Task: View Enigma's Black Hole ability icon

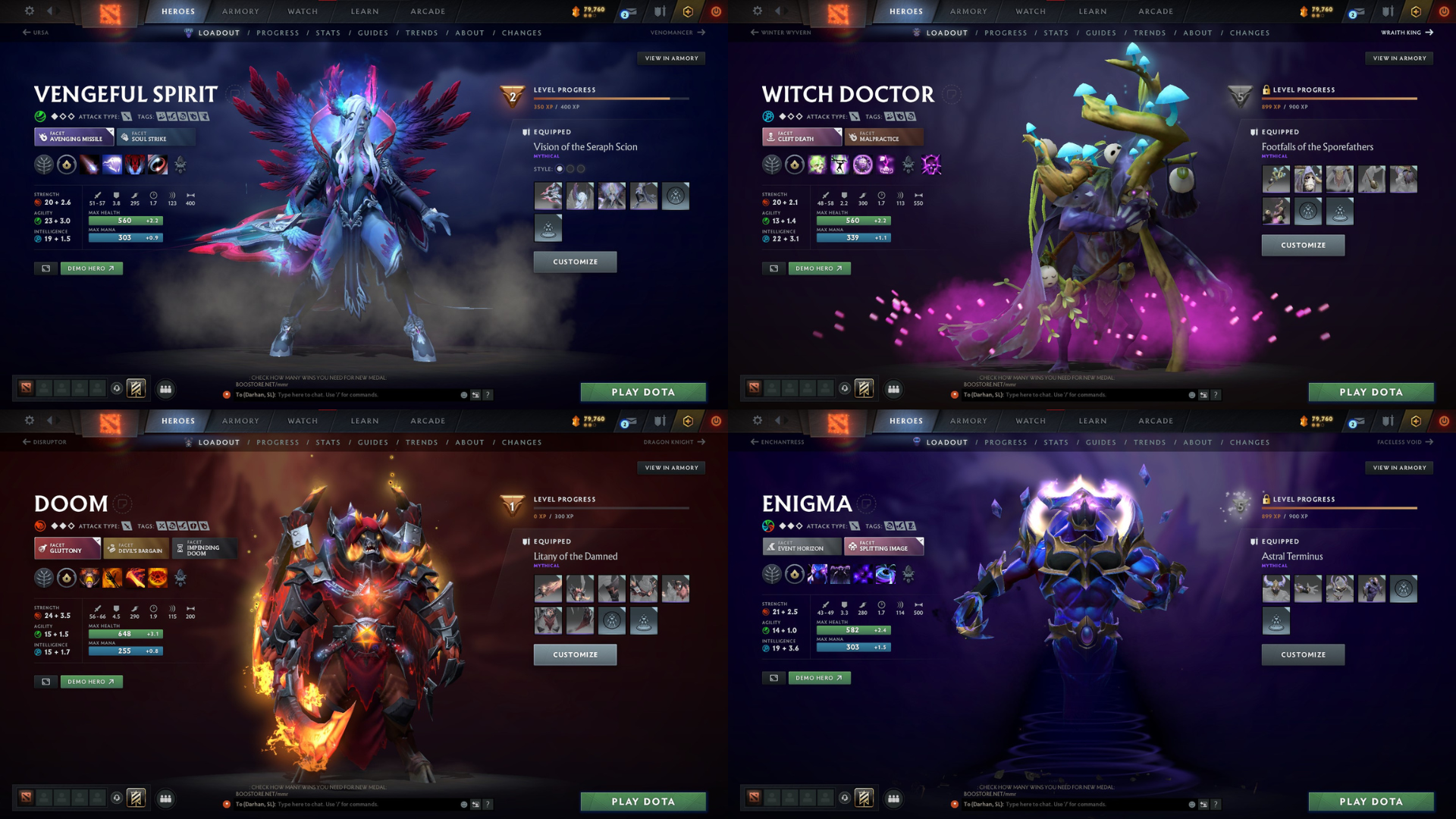Action: pyautogui.click(x=886, y=576)
